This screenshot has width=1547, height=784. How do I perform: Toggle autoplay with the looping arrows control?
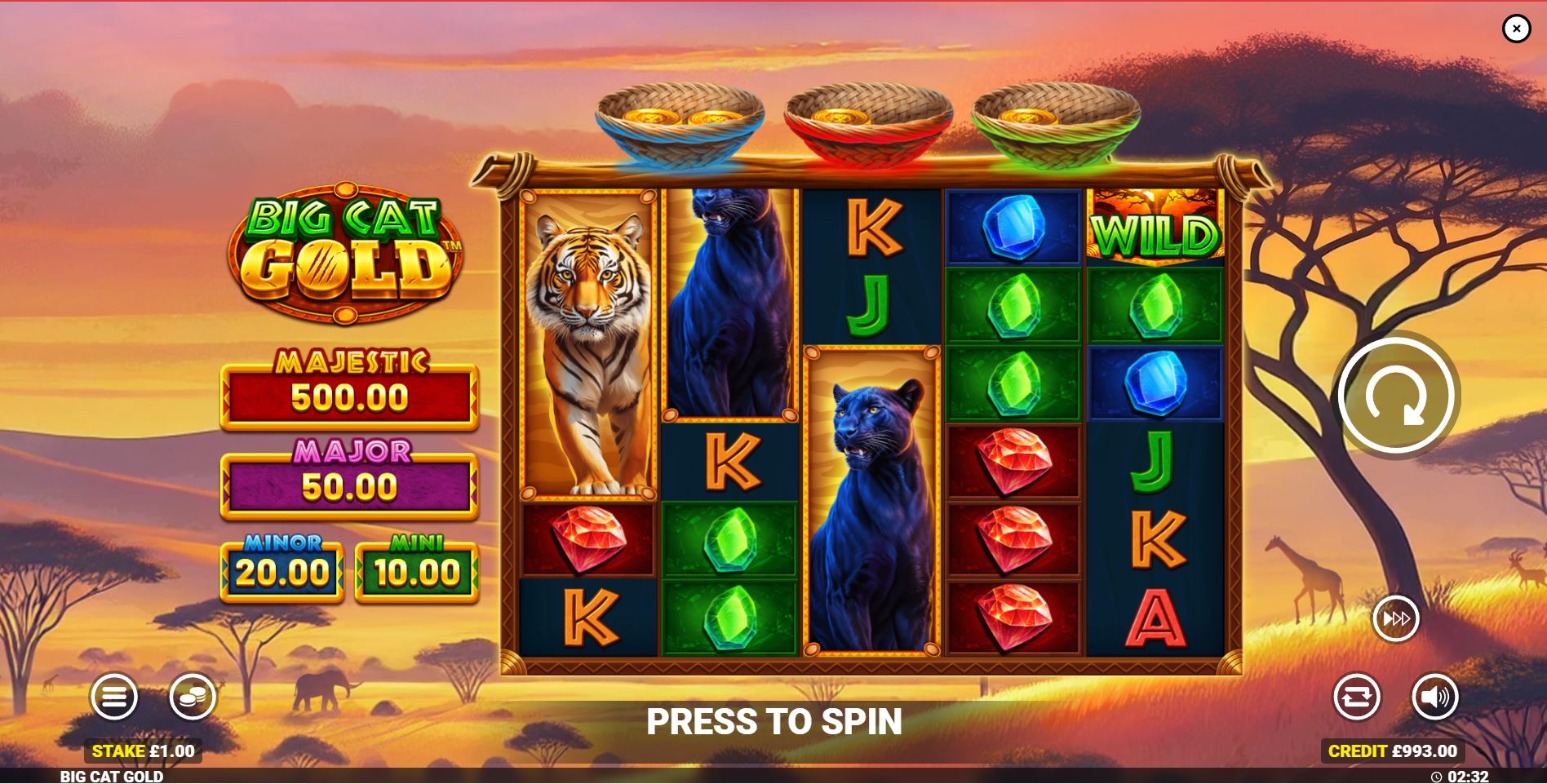tap(1356, 698)
